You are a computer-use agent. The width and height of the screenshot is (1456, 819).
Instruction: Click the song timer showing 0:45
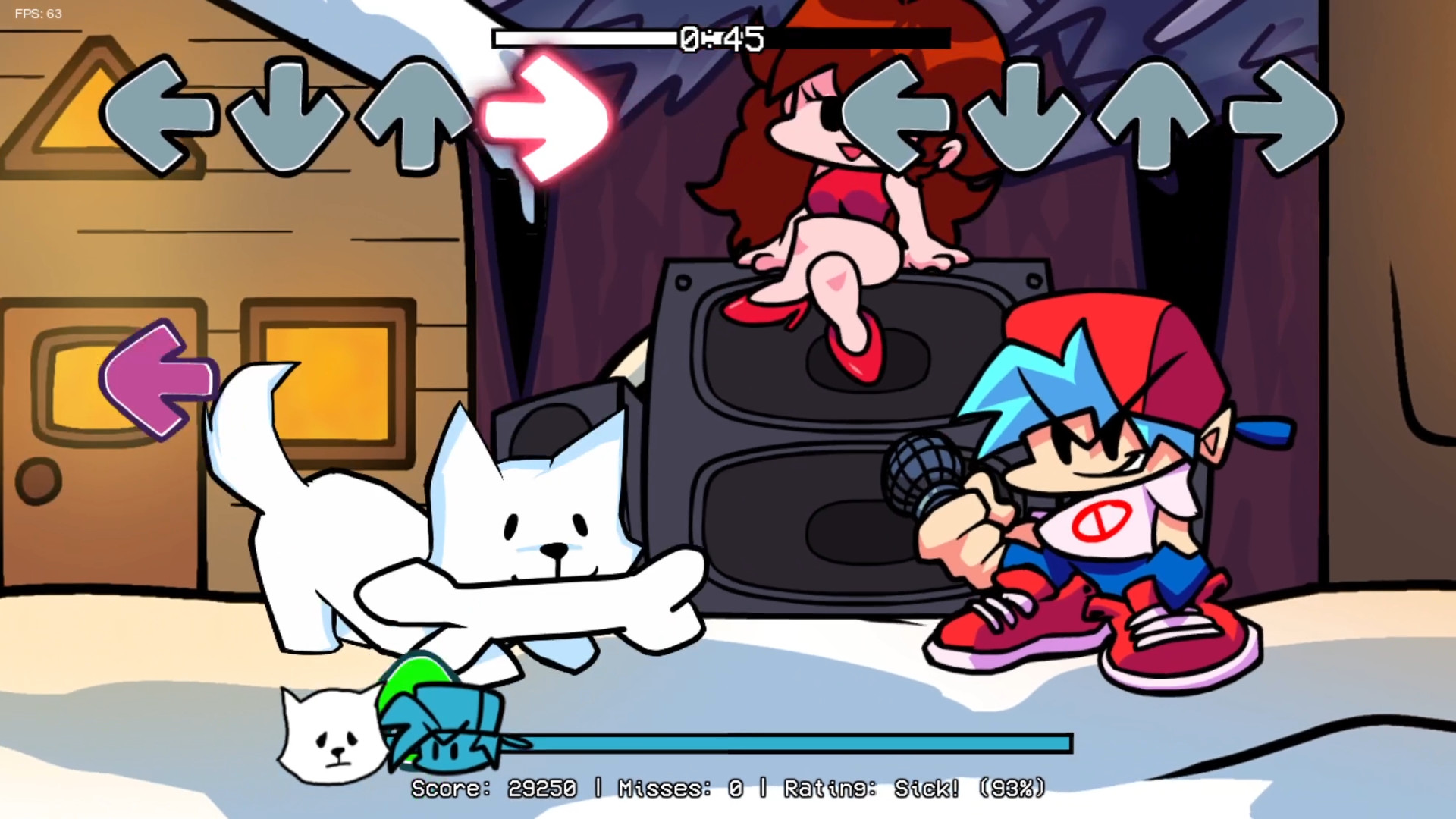pyautogui.click(x=720, y=38)
